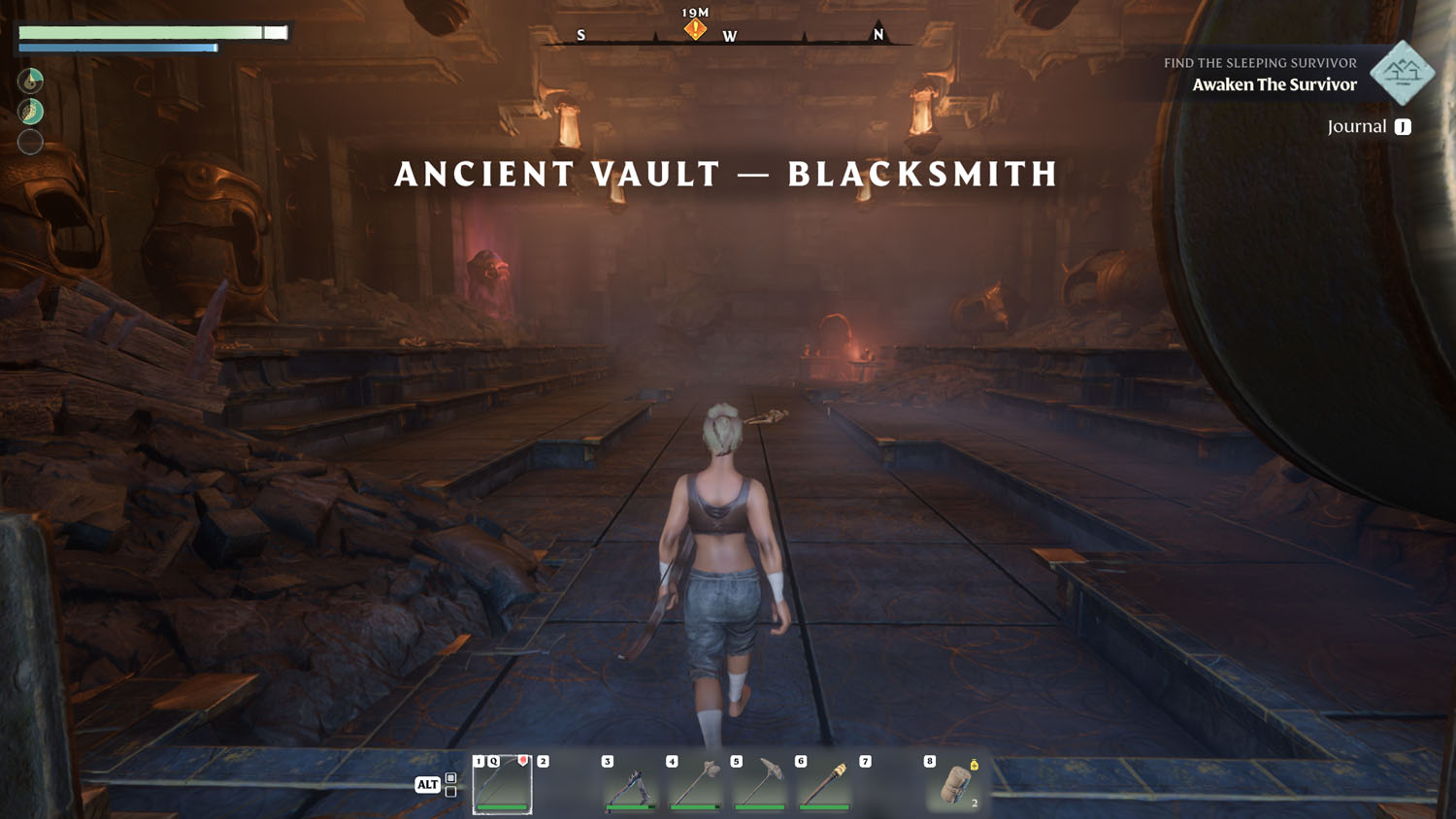The image size is (1456, 819).
Task: Choose the hammer in hotbar slot 4
Action: click(x=695, y=785)
